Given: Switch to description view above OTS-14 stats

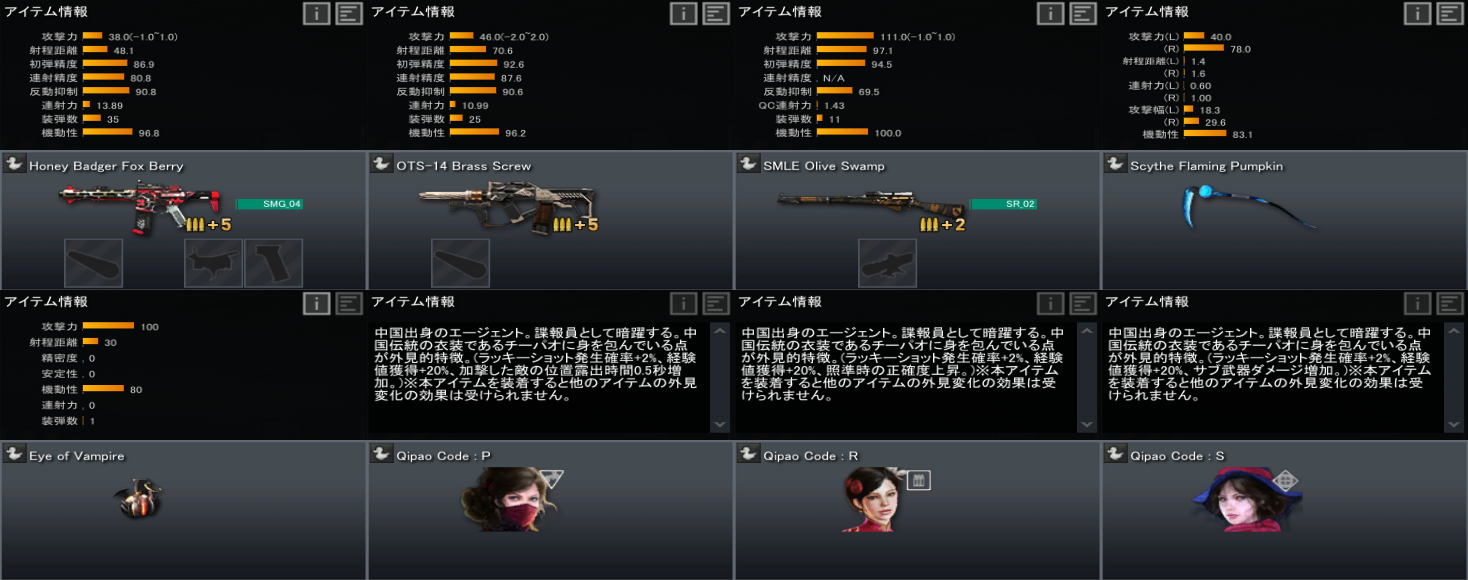Looking at the screenshot, I should (716, 13).
